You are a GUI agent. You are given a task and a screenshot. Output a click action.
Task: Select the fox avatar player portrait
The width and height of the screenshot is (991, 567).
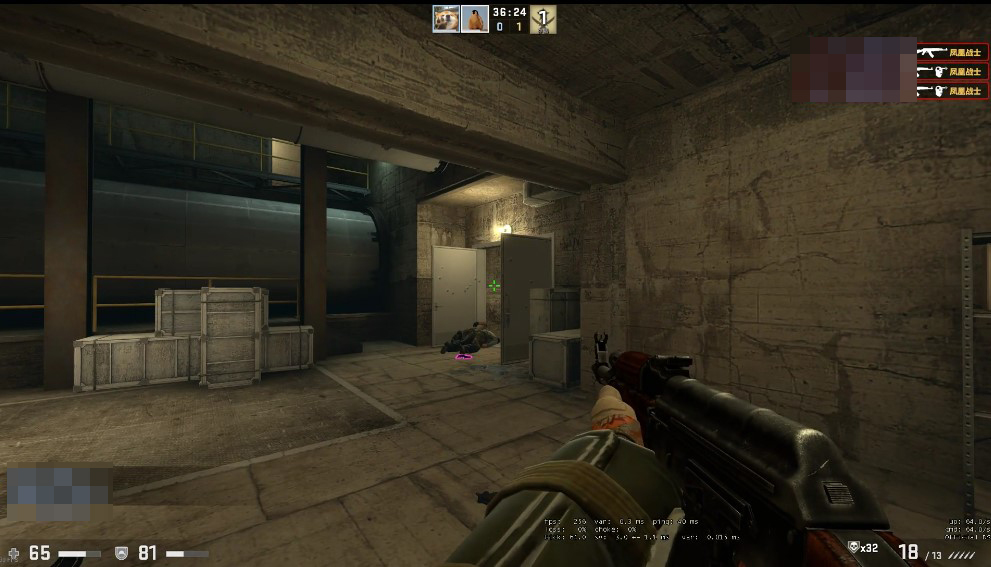coord(446,19)
